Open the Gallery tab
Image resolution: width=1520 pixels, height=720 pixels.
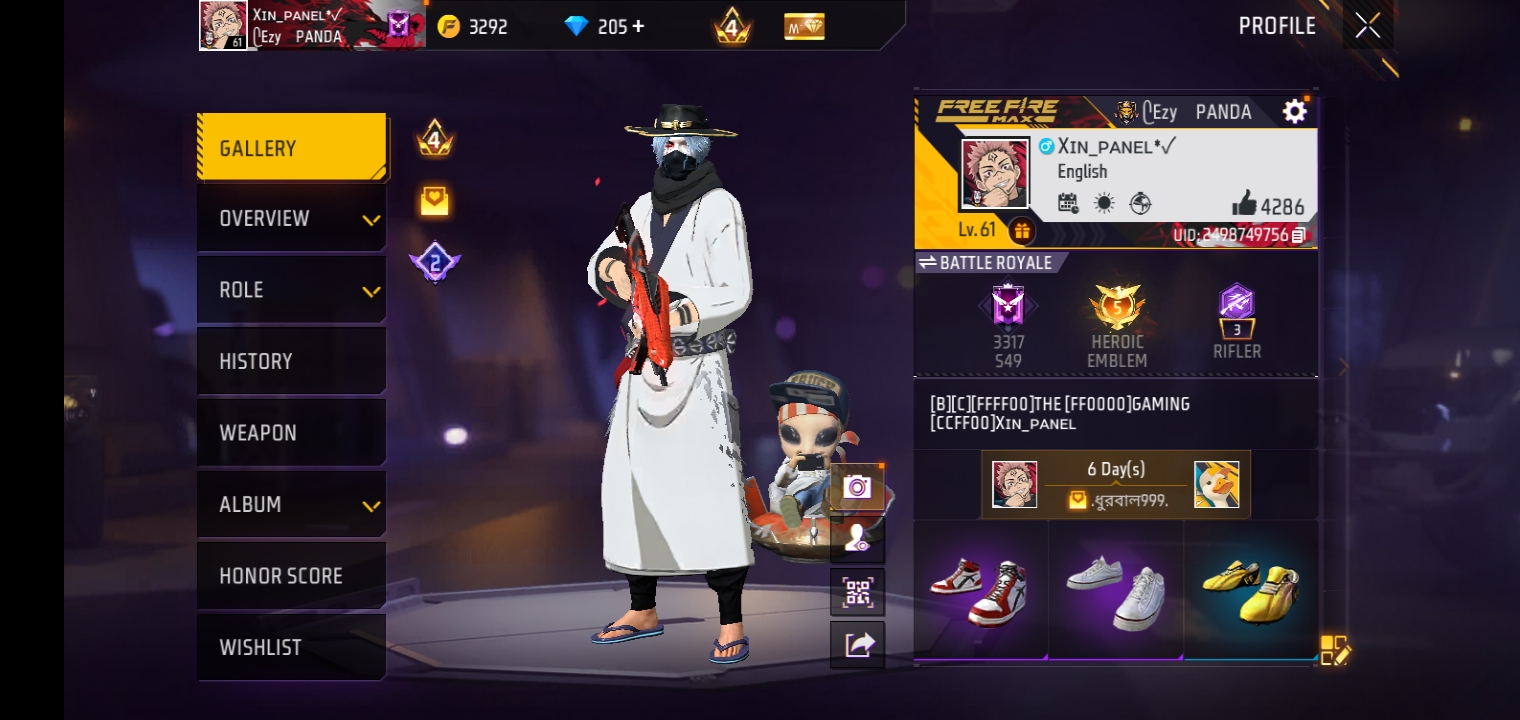pyautogui.click(x=291, y=148)
